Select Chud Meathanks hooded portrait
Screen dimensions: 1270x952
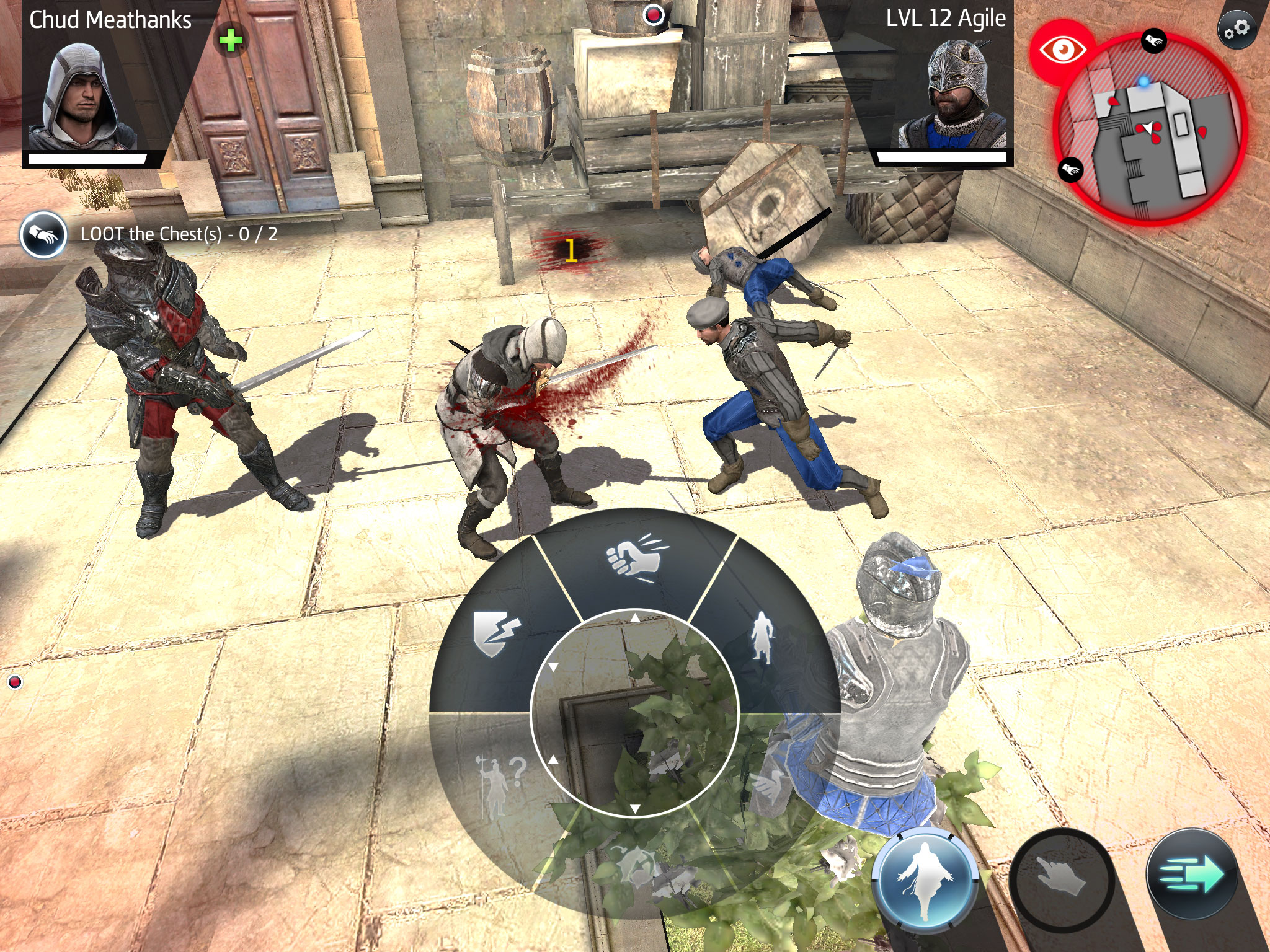point(82,96)
